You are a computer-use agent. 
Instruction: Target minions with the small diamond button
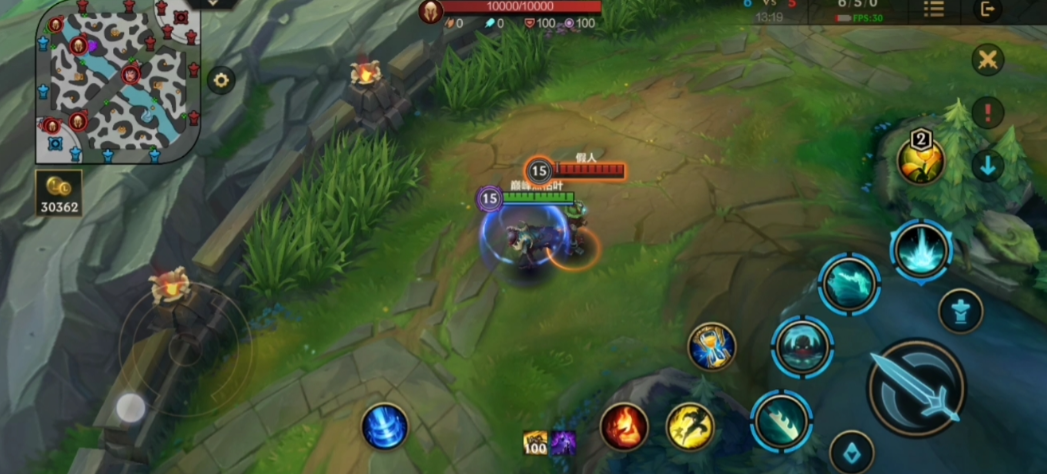(851, 451)
